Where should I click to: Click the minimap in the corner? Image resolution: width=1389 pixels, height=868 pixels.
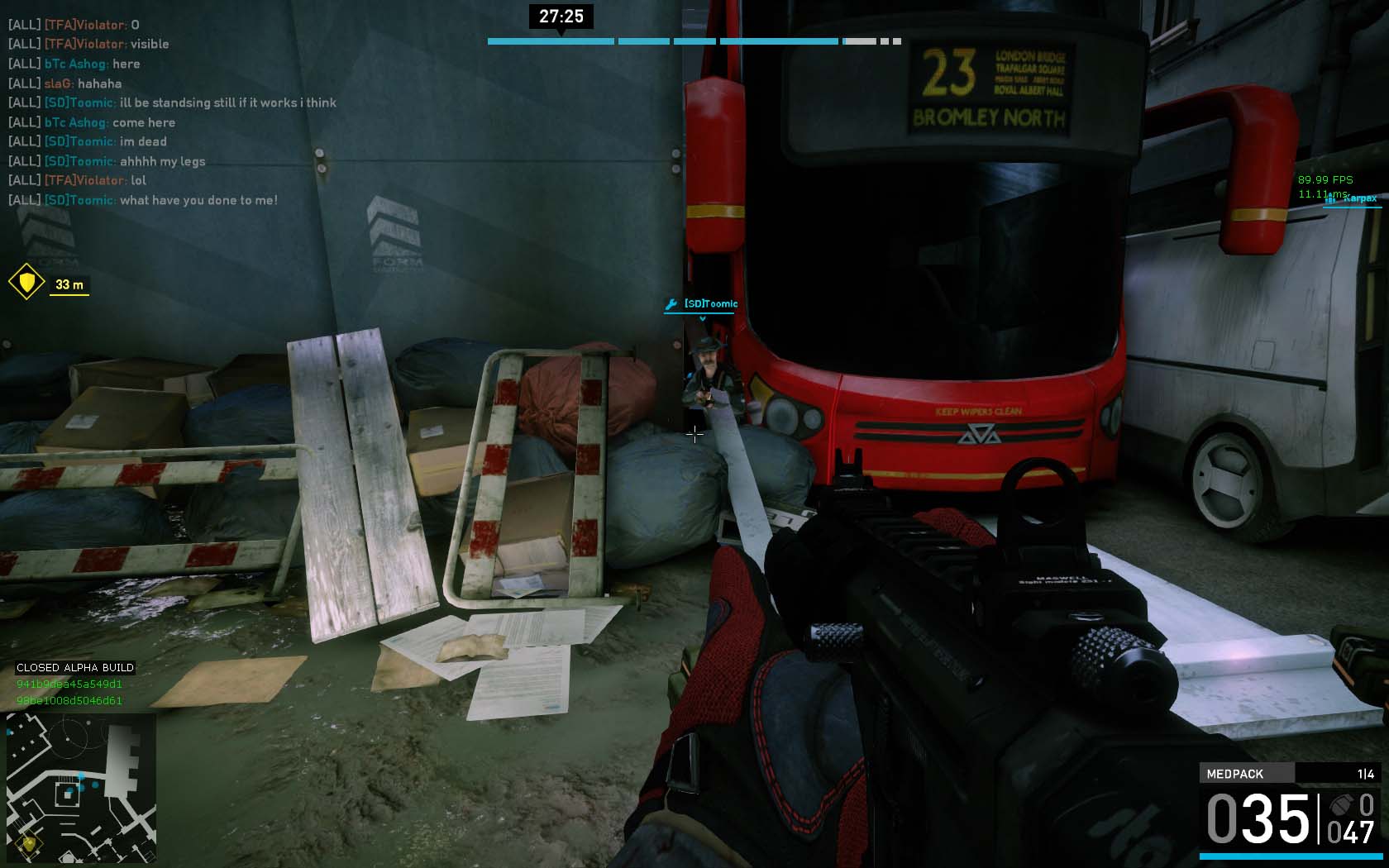coord(81,788)
